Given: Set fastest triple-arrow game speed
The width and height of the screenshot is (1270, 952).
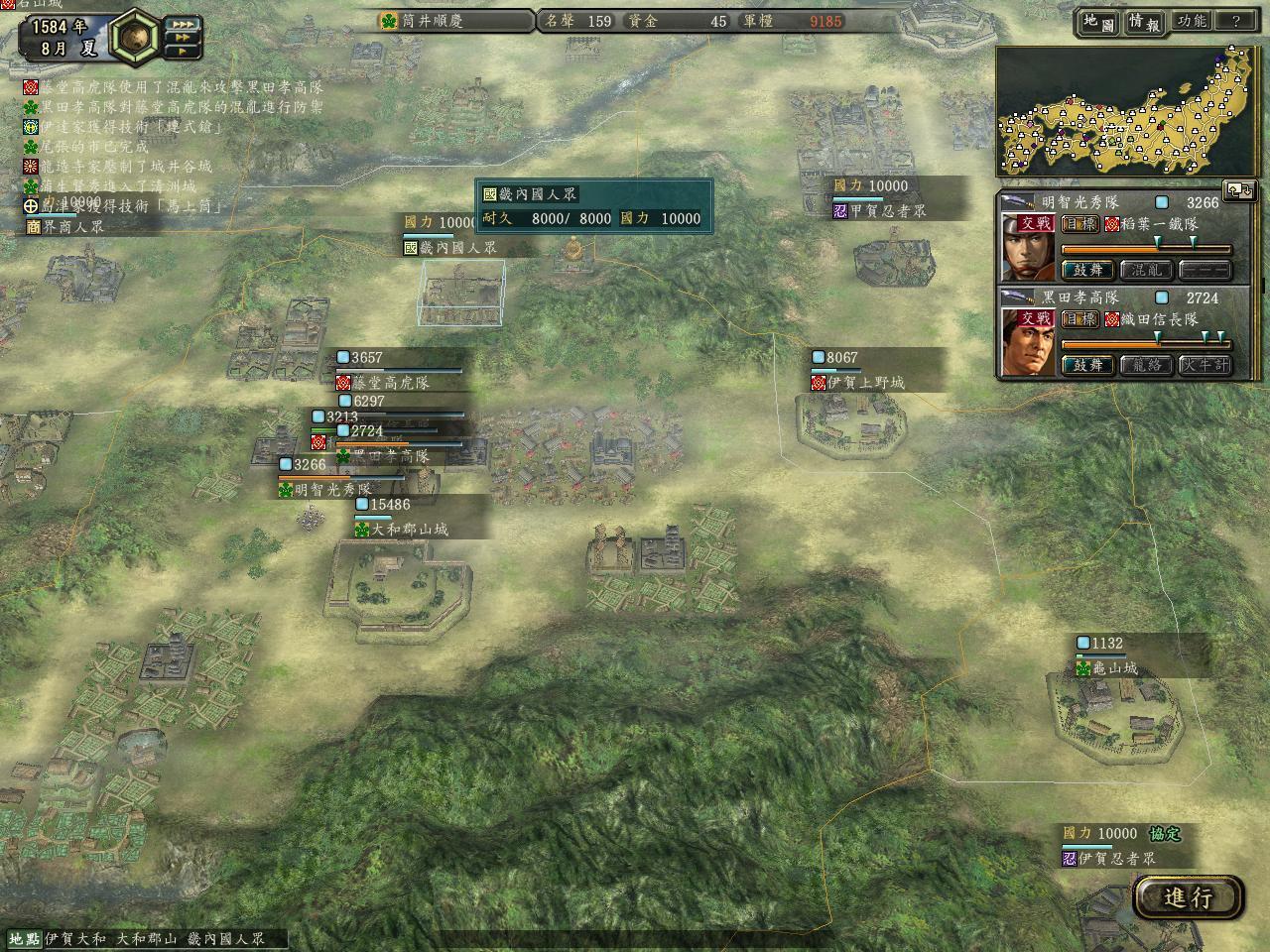Looking at the screenshot, I should coord(184,24).
